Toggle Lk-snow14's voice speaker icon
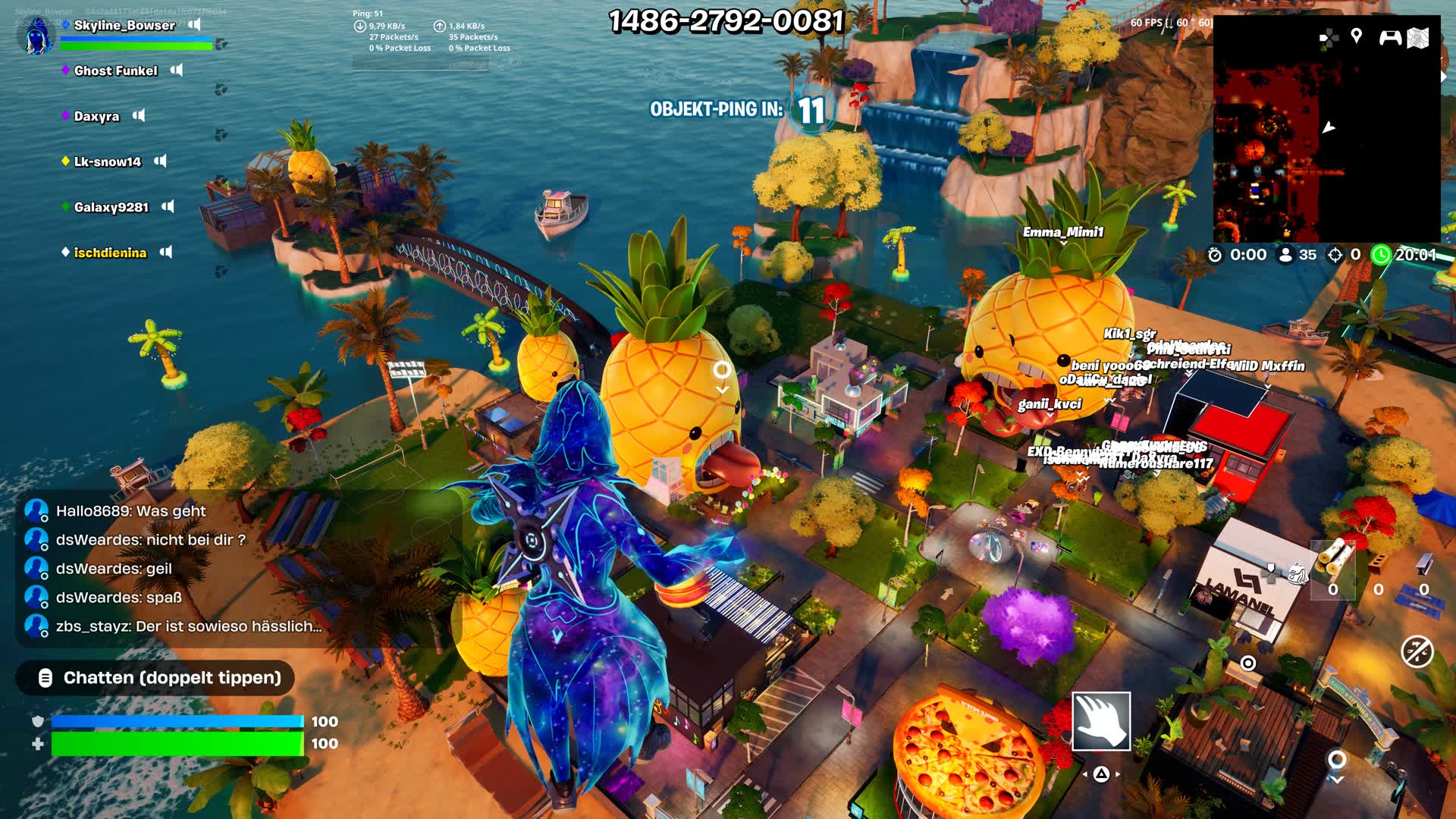Image resolution: width=1456 pixels, height=819 pixels. 160,161
